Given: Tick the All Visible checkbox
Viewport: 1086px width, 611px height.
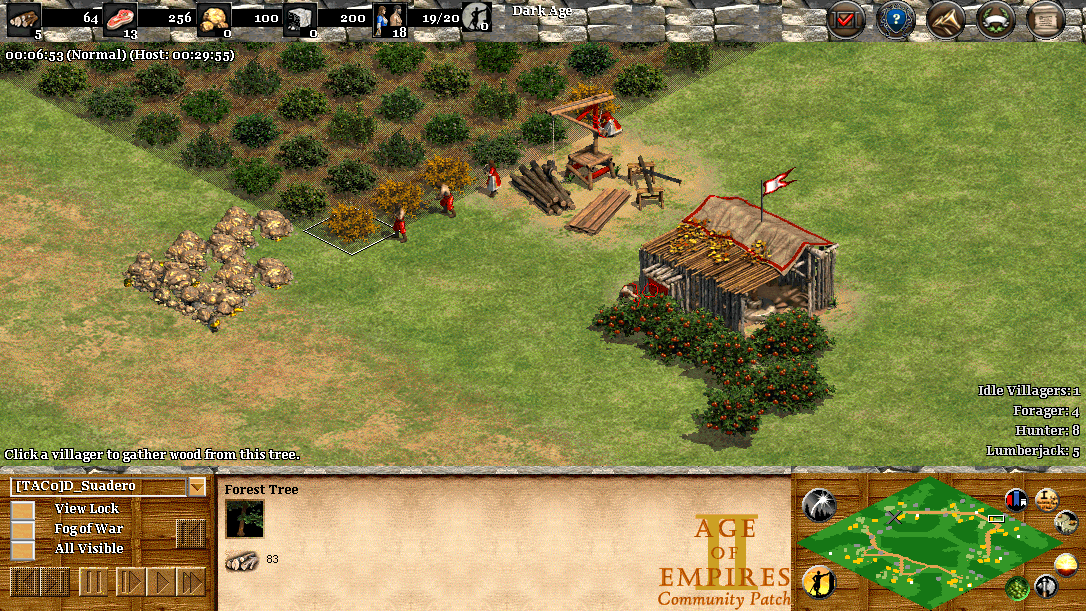Looking at the screenshot, I should point(22,549).
